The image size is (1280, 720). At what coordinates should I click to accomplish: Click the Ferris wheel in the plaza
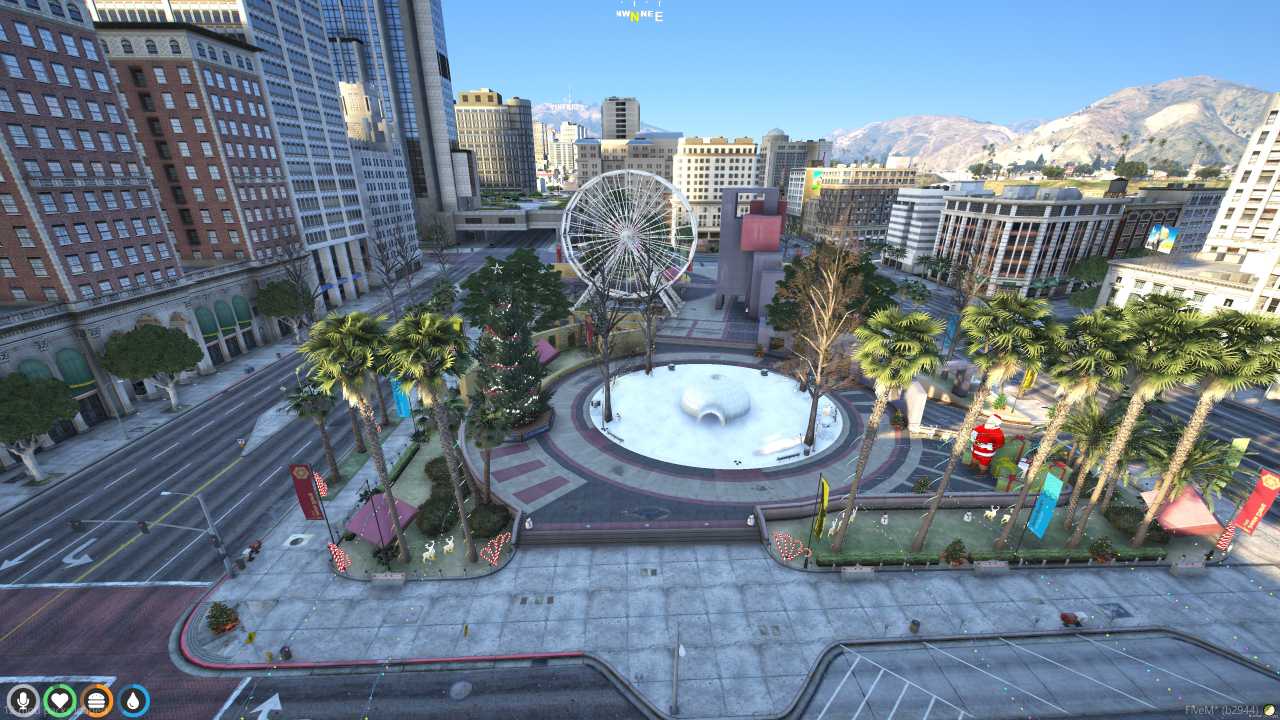627,233
